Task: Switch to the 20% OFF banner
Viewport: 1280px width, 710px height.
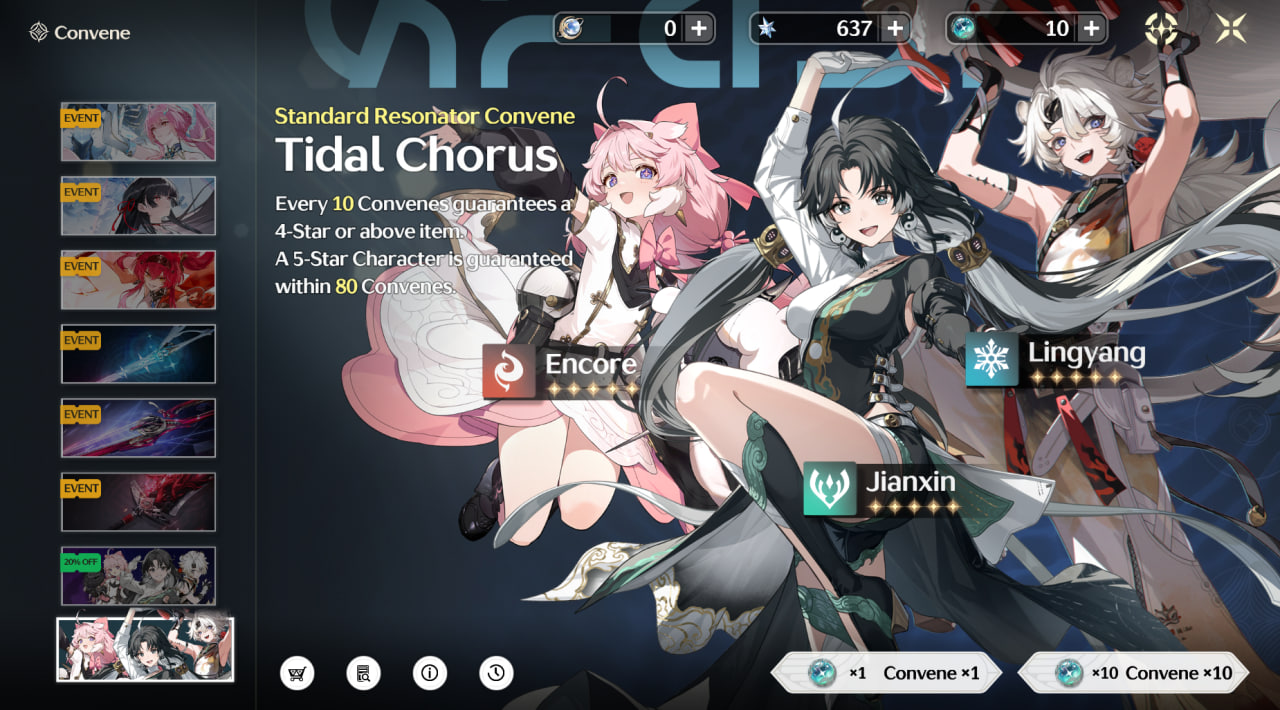Action: pos(138,575)
